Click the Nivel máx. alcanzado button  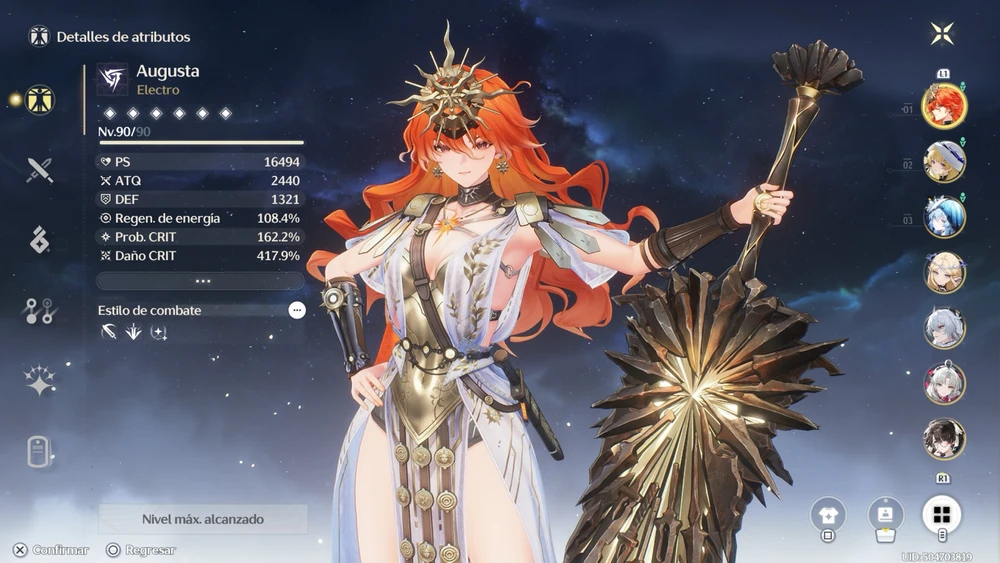pos(202,520)
